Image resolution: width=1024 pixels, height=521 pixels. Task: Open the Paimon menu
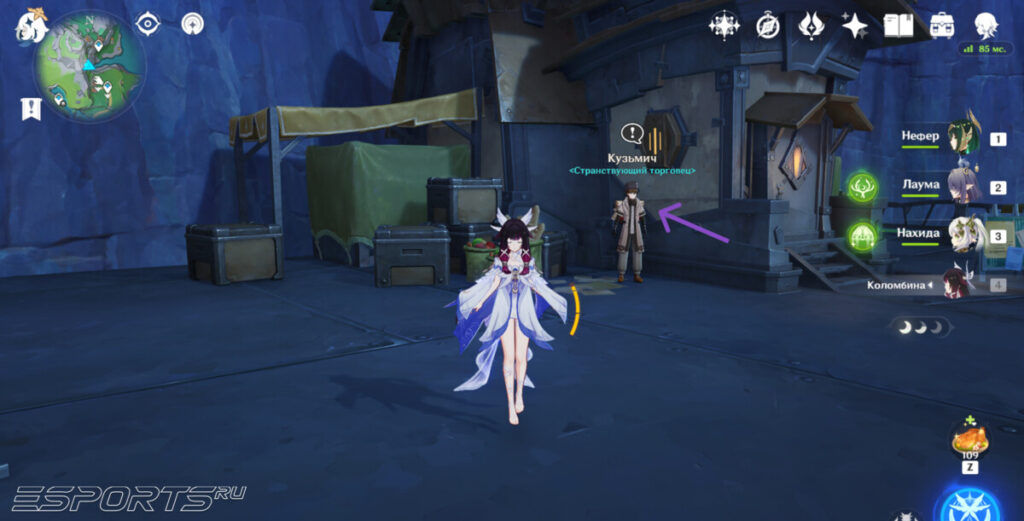pyautogui.click(x=31, y=25)
